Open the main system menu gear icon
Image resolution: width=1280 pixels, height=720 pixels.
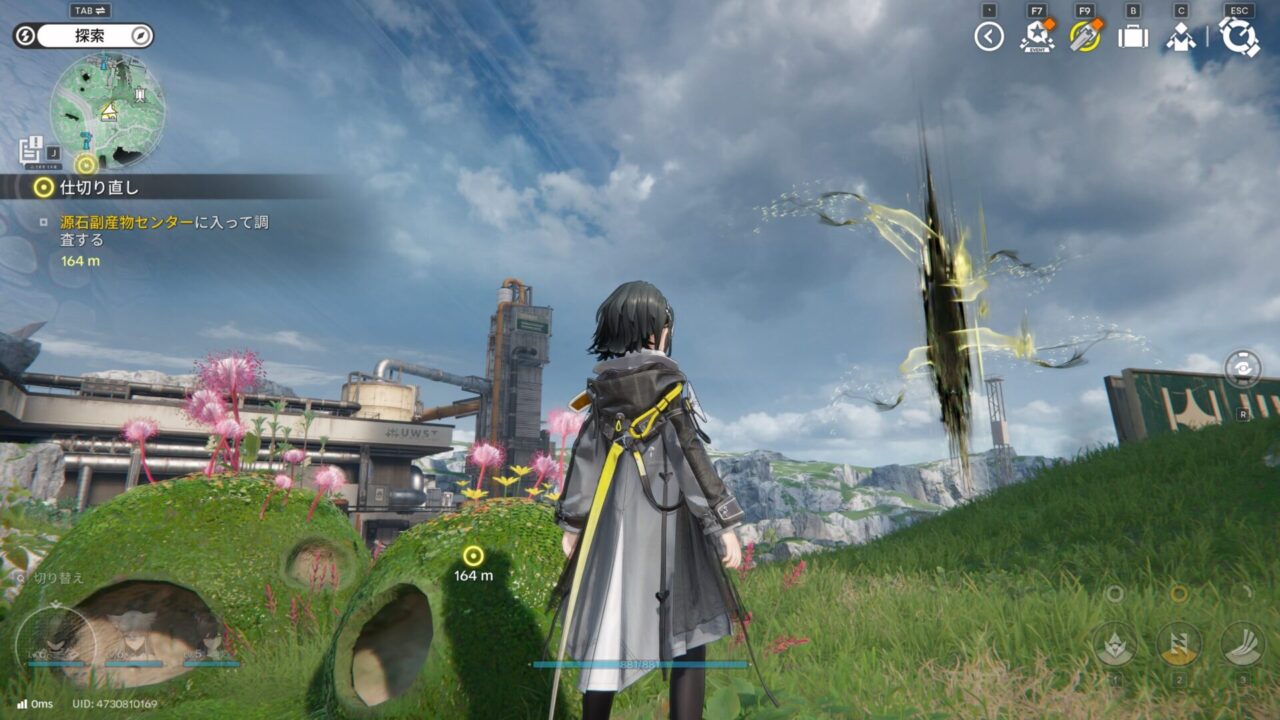tap(1239, 37)
